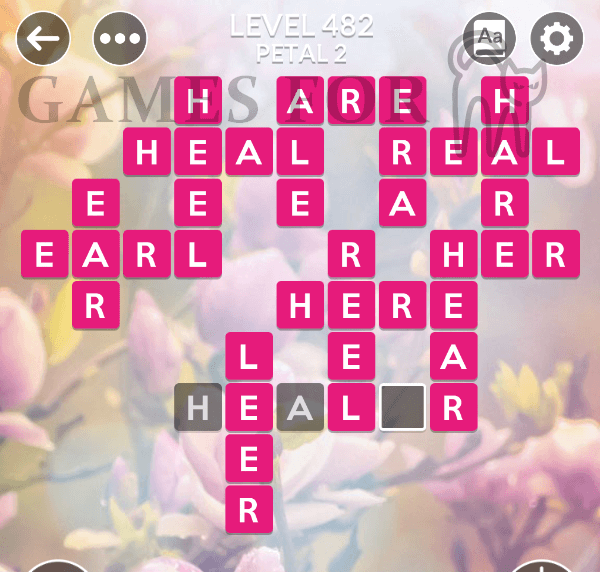Open the three-dot options menu
The width and height of the screenshot is (600, 572).
coord(120,39)
